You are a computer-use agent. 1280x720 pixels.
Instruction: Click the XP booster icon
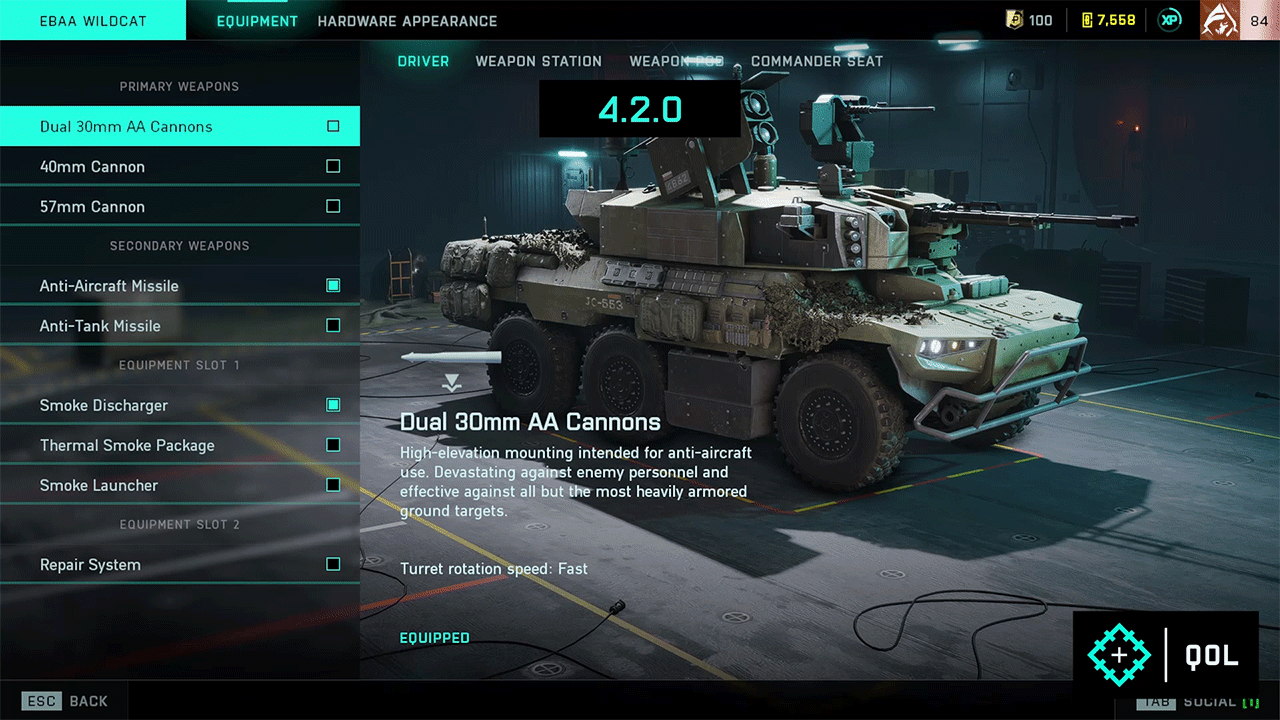click(x=1168, y=20)
